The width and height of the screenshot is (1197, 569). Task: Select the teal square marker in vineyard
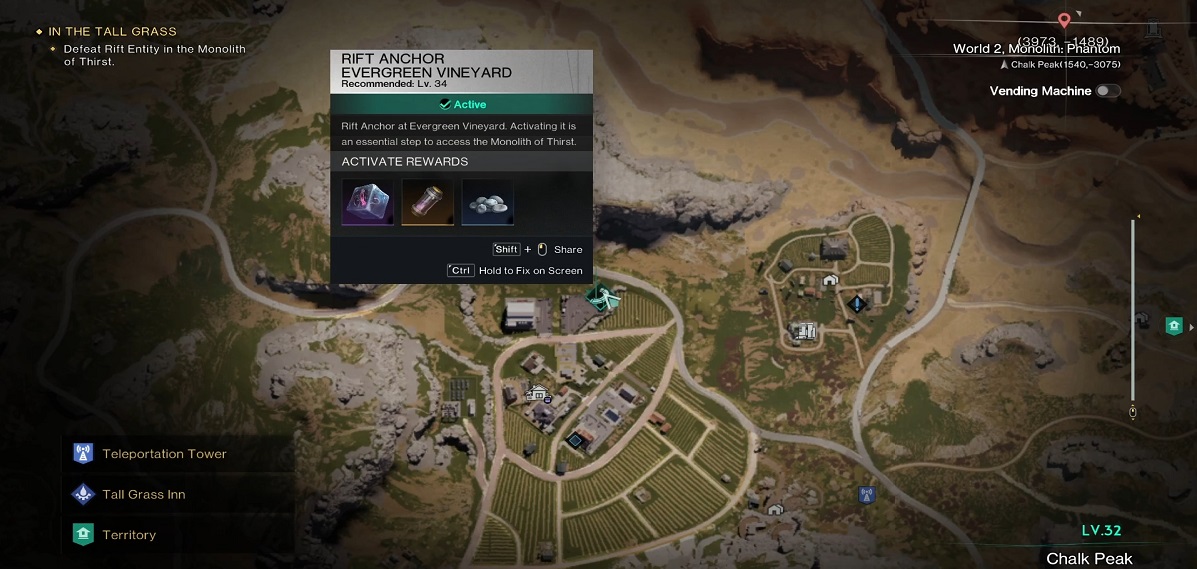pos(575,439)
